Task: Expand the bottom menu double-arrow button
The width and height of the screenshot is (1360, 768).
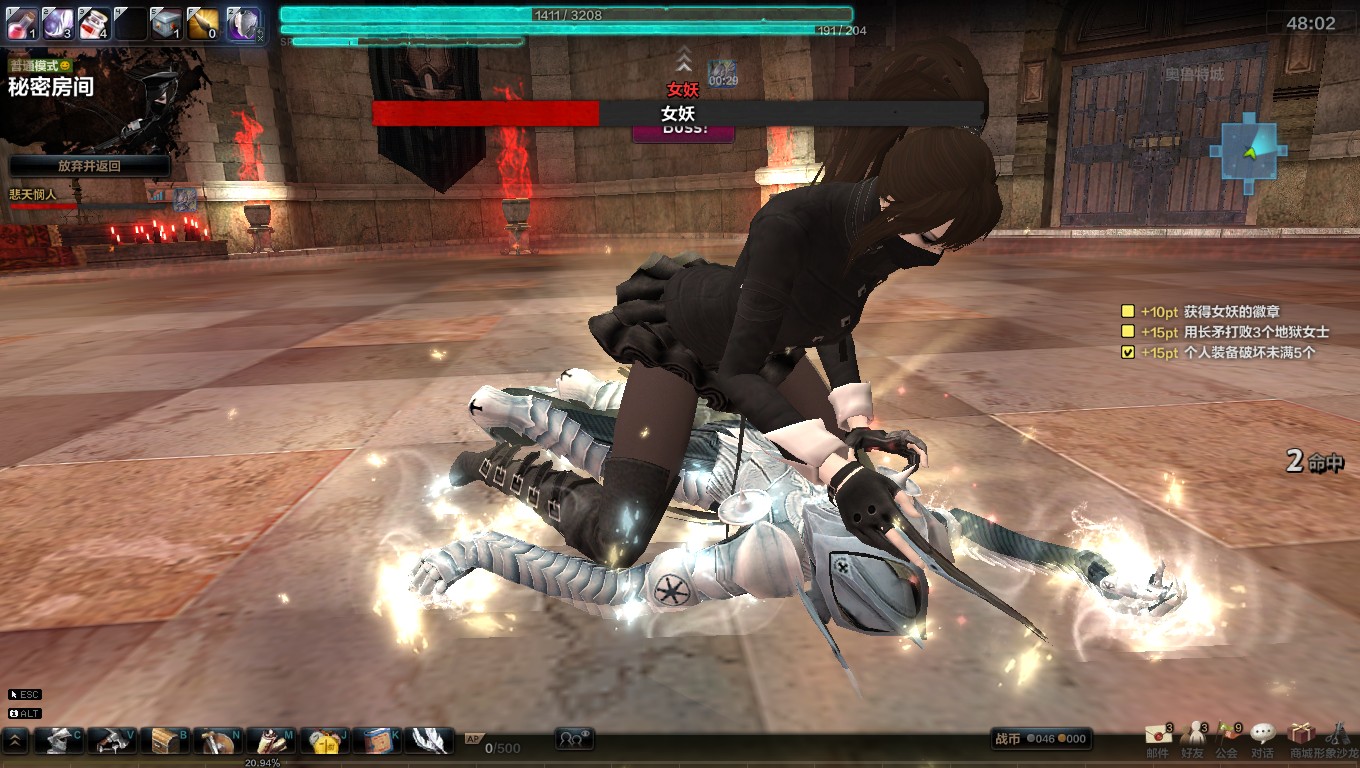Action: tap(16, 740)
